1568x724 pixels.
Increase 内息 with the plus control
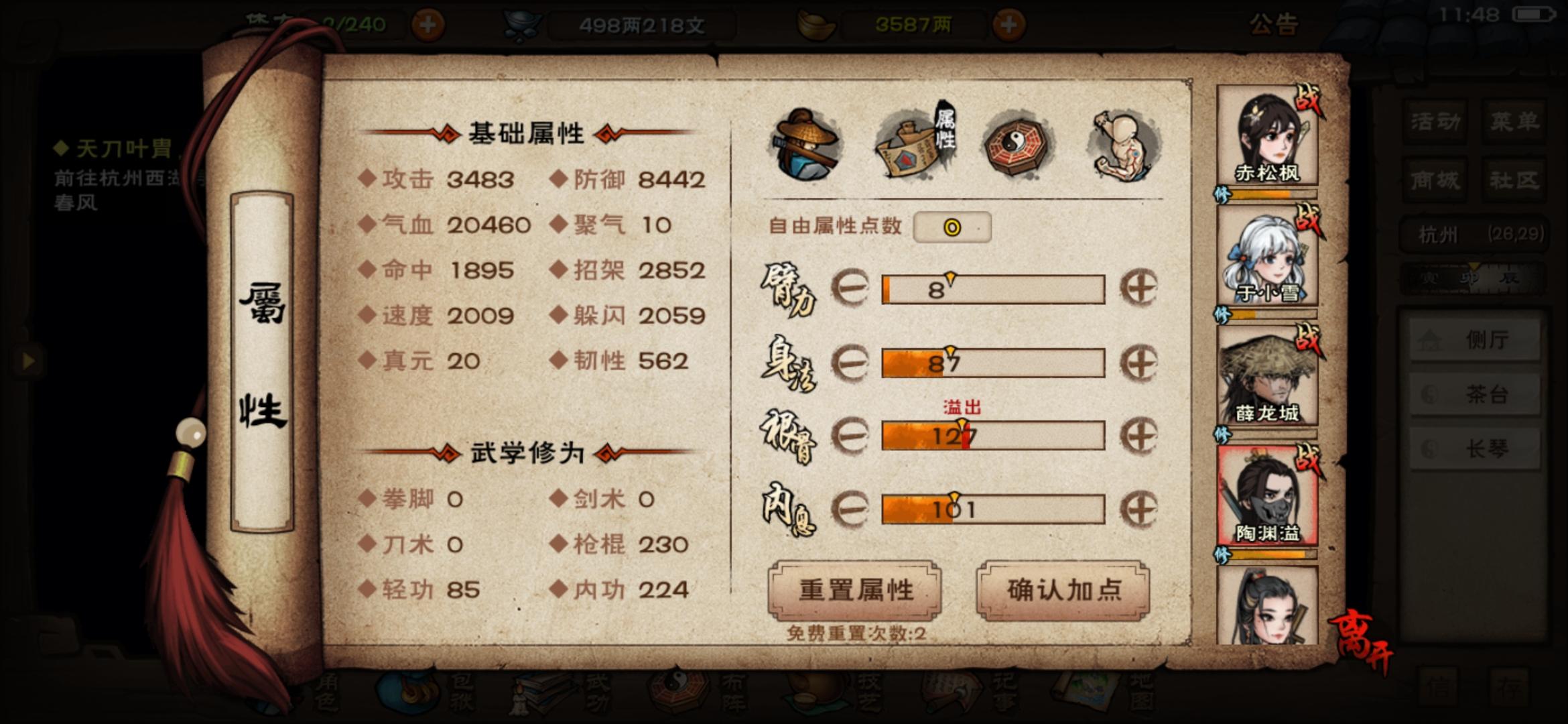click(x=1140, y=507)
